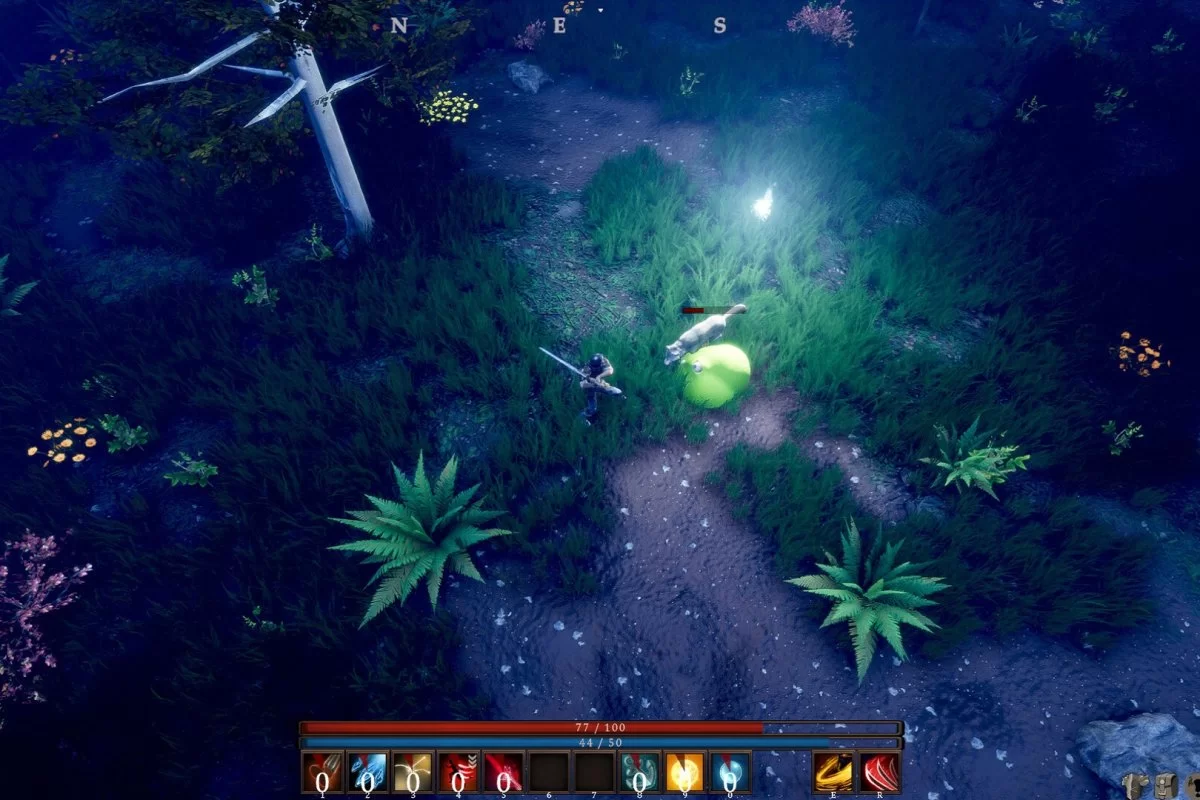Trigger the red claw R ability
1200x800 pixels.
[880, 772]
